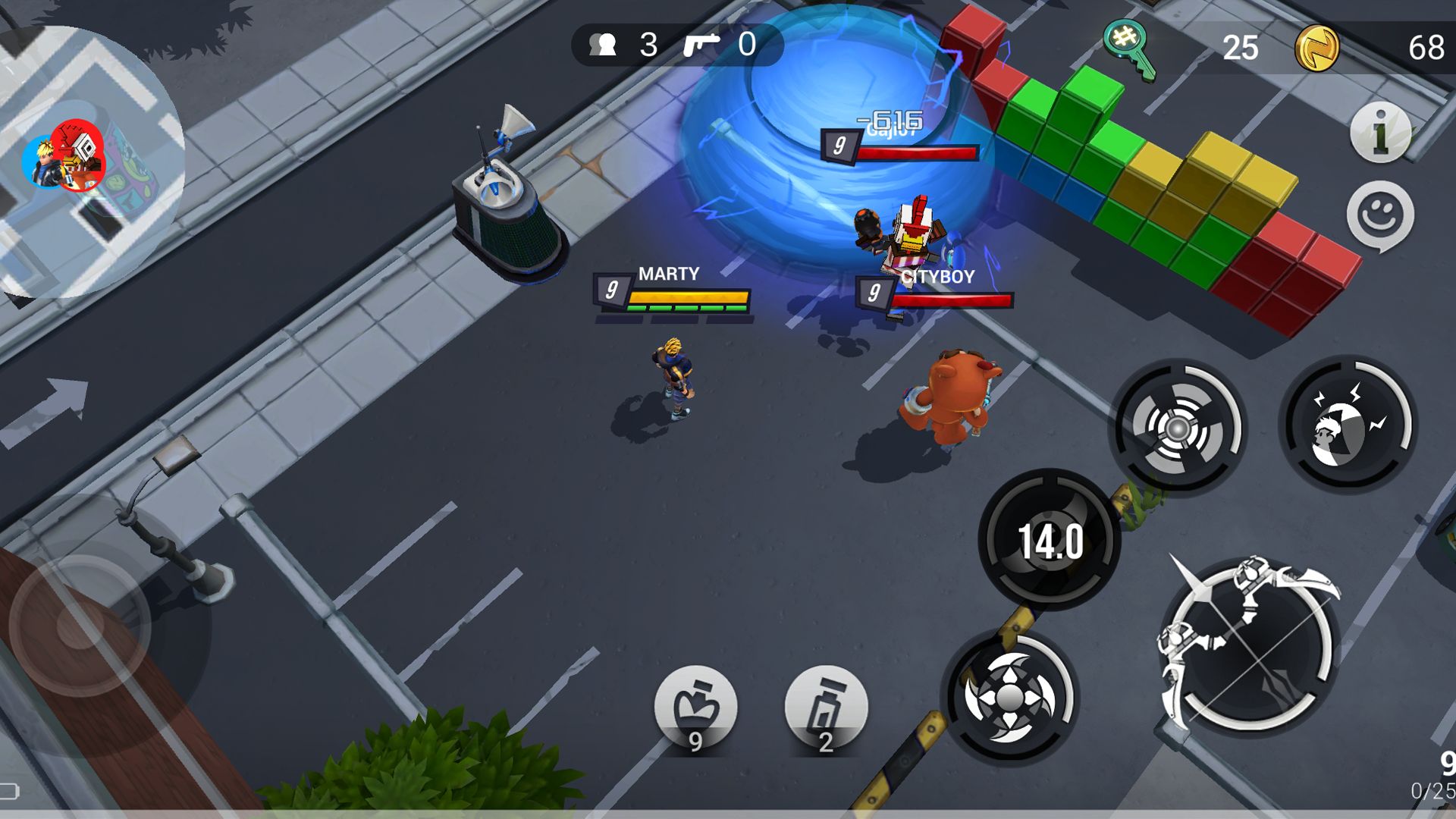
Task: Tap the gold coin currency icon
Action: coord(1316,48)
